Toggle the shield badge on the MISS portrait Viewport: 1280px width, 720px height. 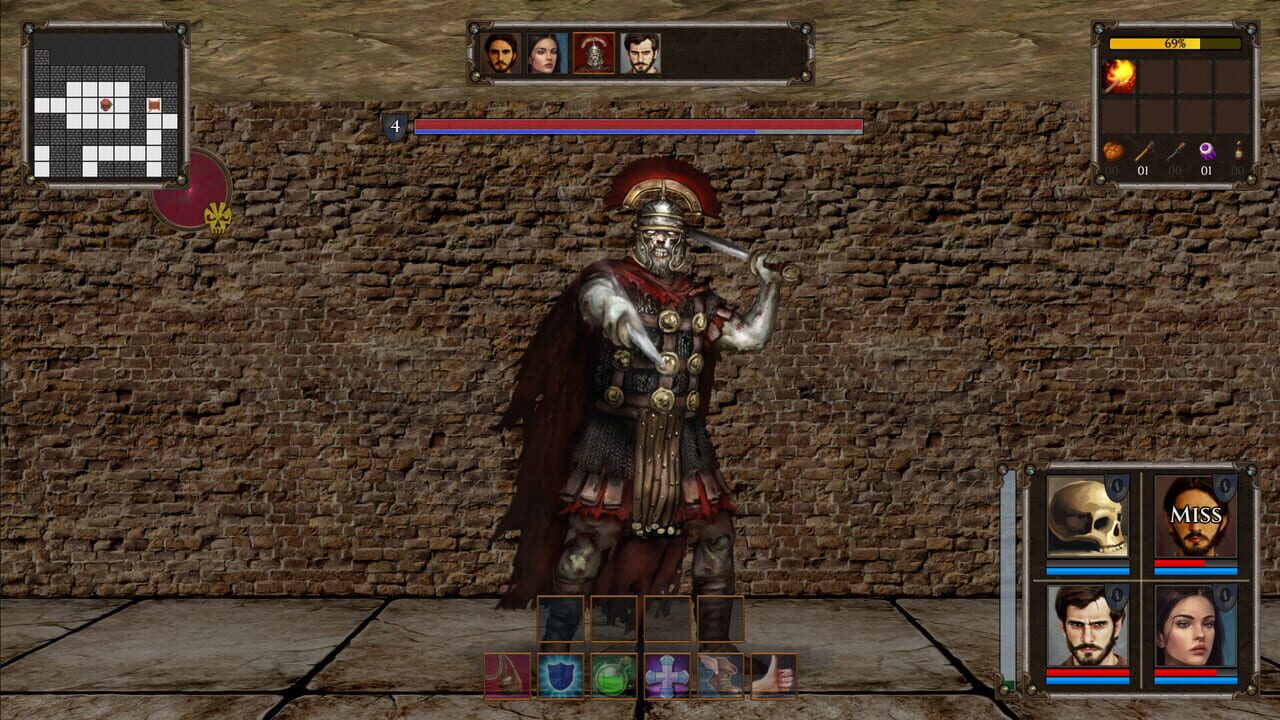[1224, 487]
